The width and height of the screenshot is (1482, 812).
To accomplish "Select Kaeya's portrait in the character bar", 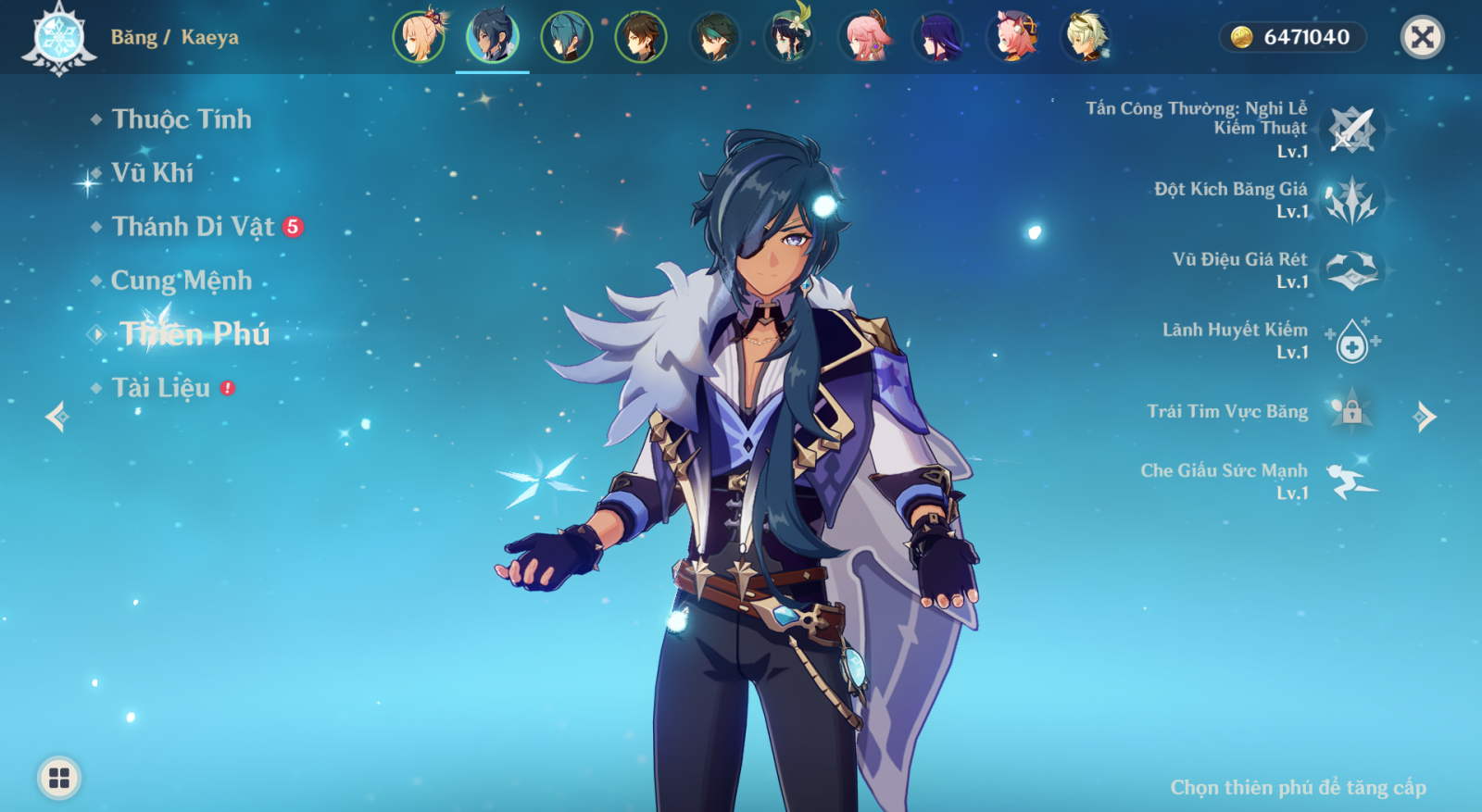I will click(x=492, y=37).
